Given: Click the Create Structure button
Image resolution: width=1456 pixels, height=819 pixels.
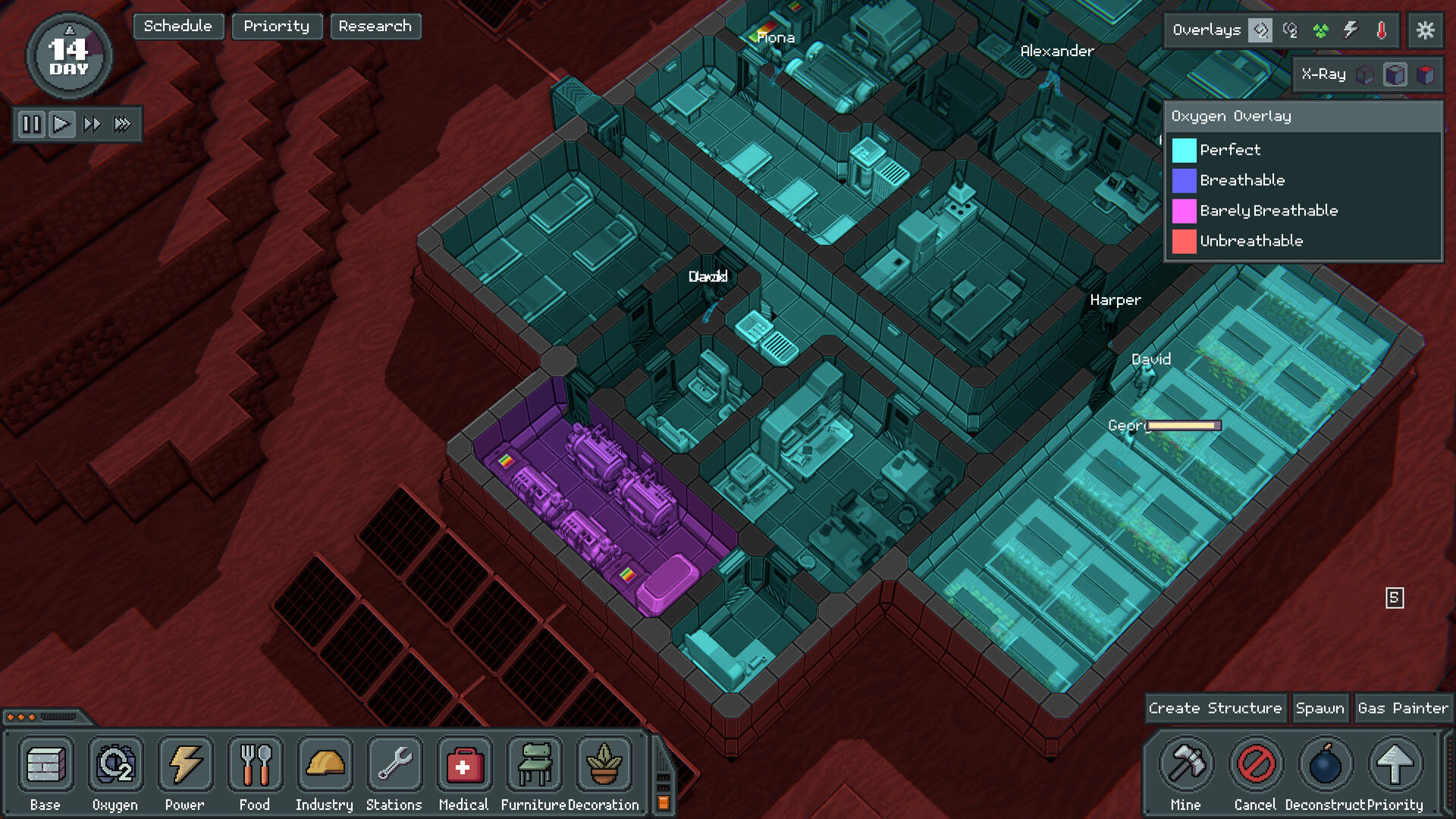Looking at the screenshot, I should point(1216,708).
